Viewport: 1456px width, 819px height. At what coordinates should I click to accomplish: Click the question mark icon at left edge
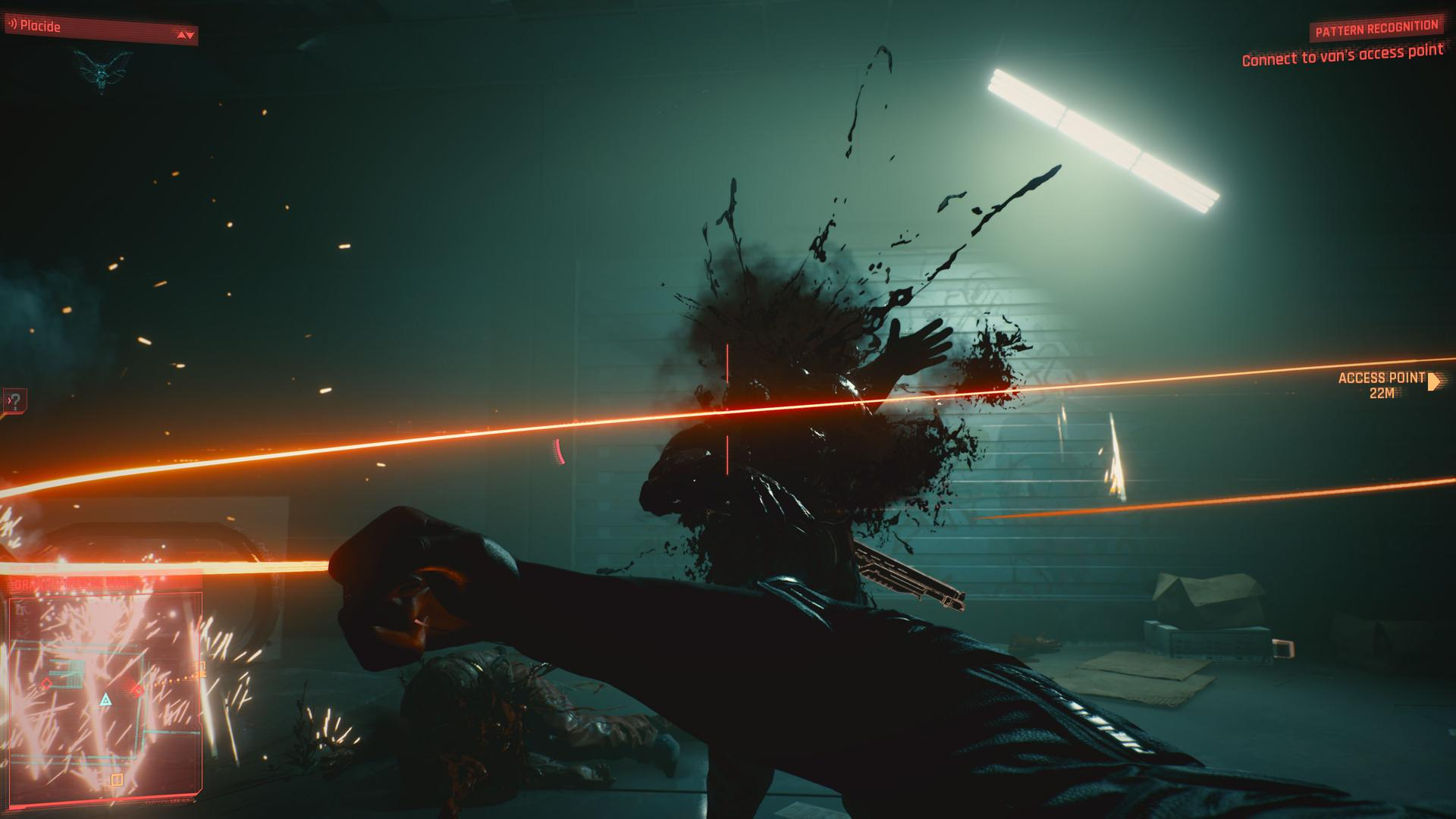[15, 400]
